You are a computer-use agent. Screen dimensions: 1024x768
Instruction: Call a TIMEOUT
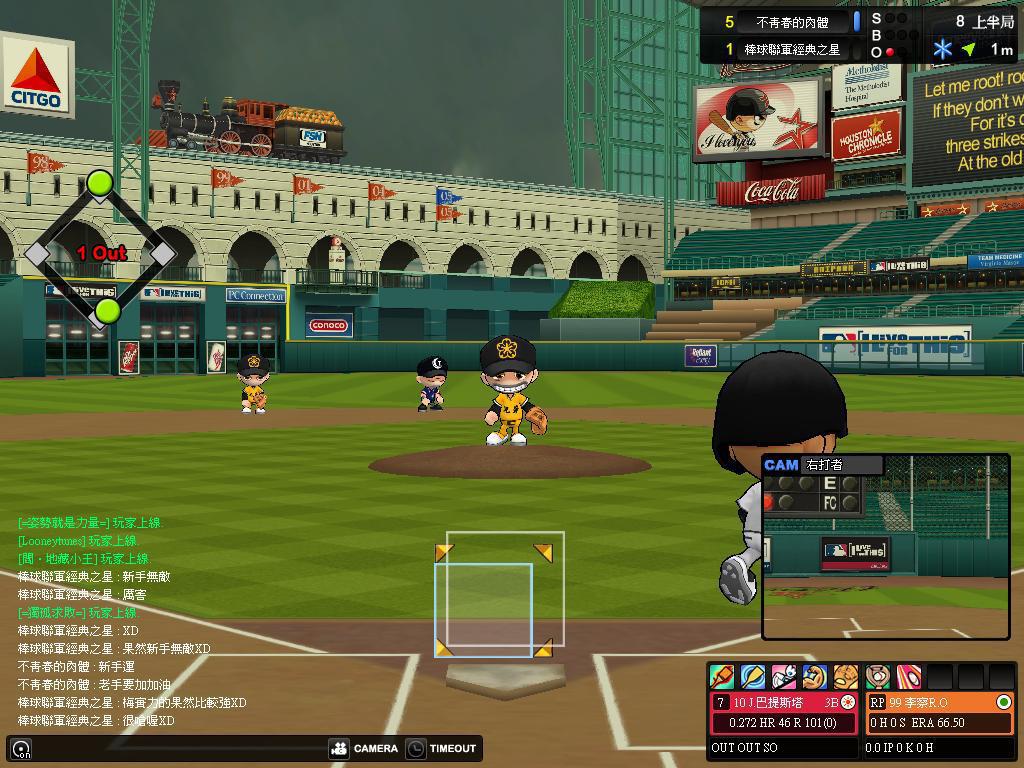441,748
